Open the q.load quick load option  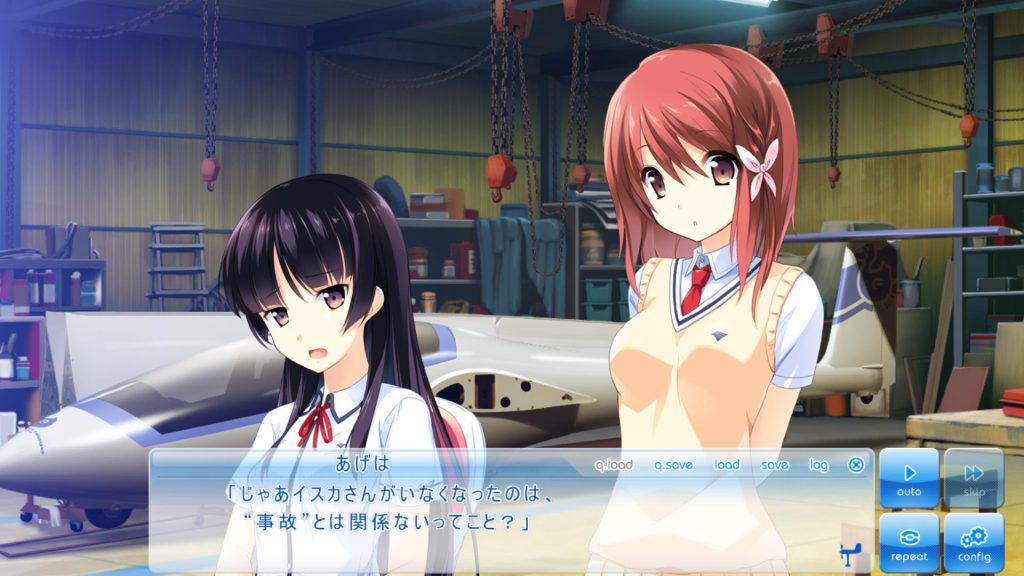pos(613,465)
